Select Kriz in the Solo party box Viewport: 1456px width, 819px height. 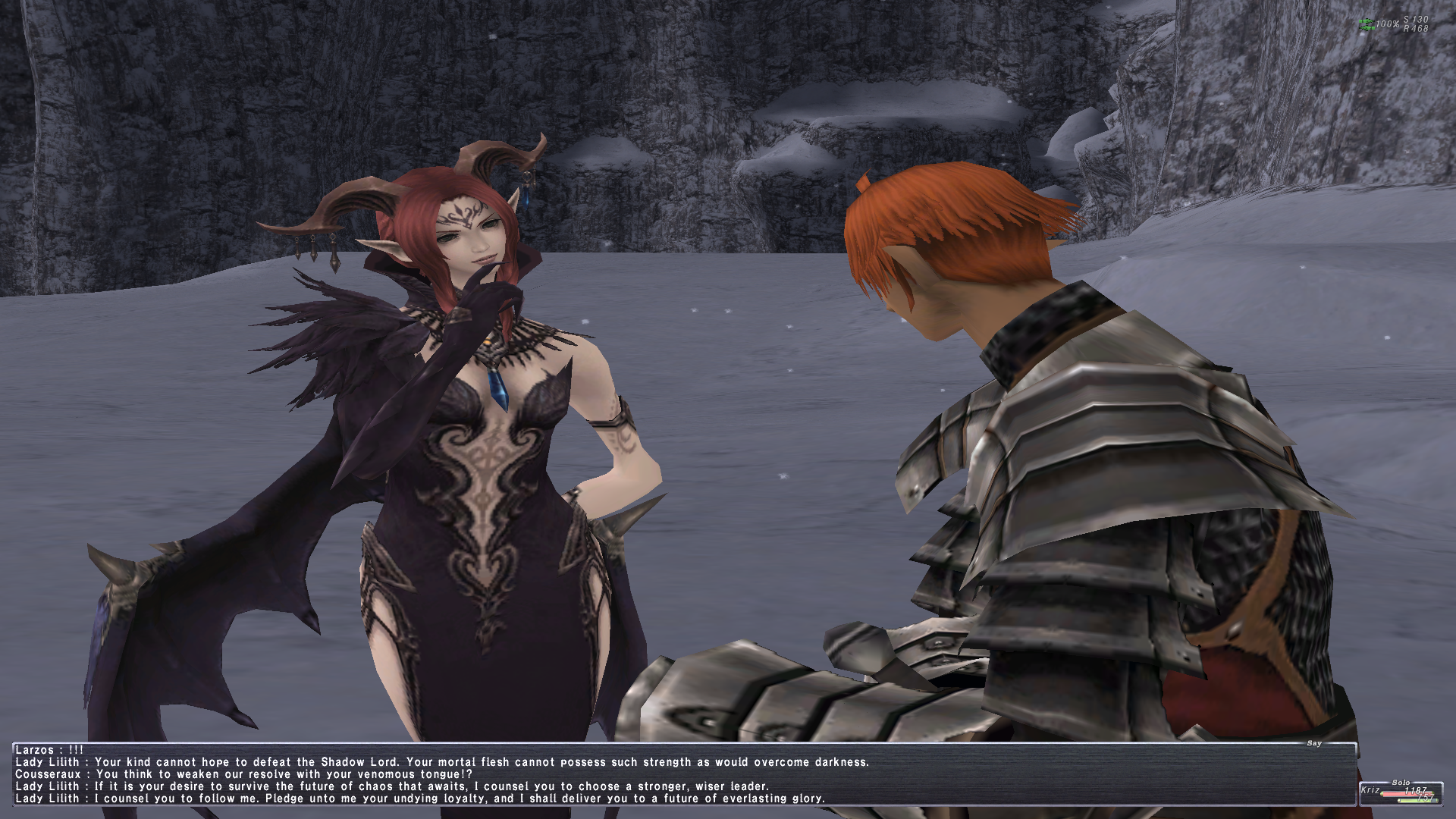pyautogui.click(x=1371, y=790)
